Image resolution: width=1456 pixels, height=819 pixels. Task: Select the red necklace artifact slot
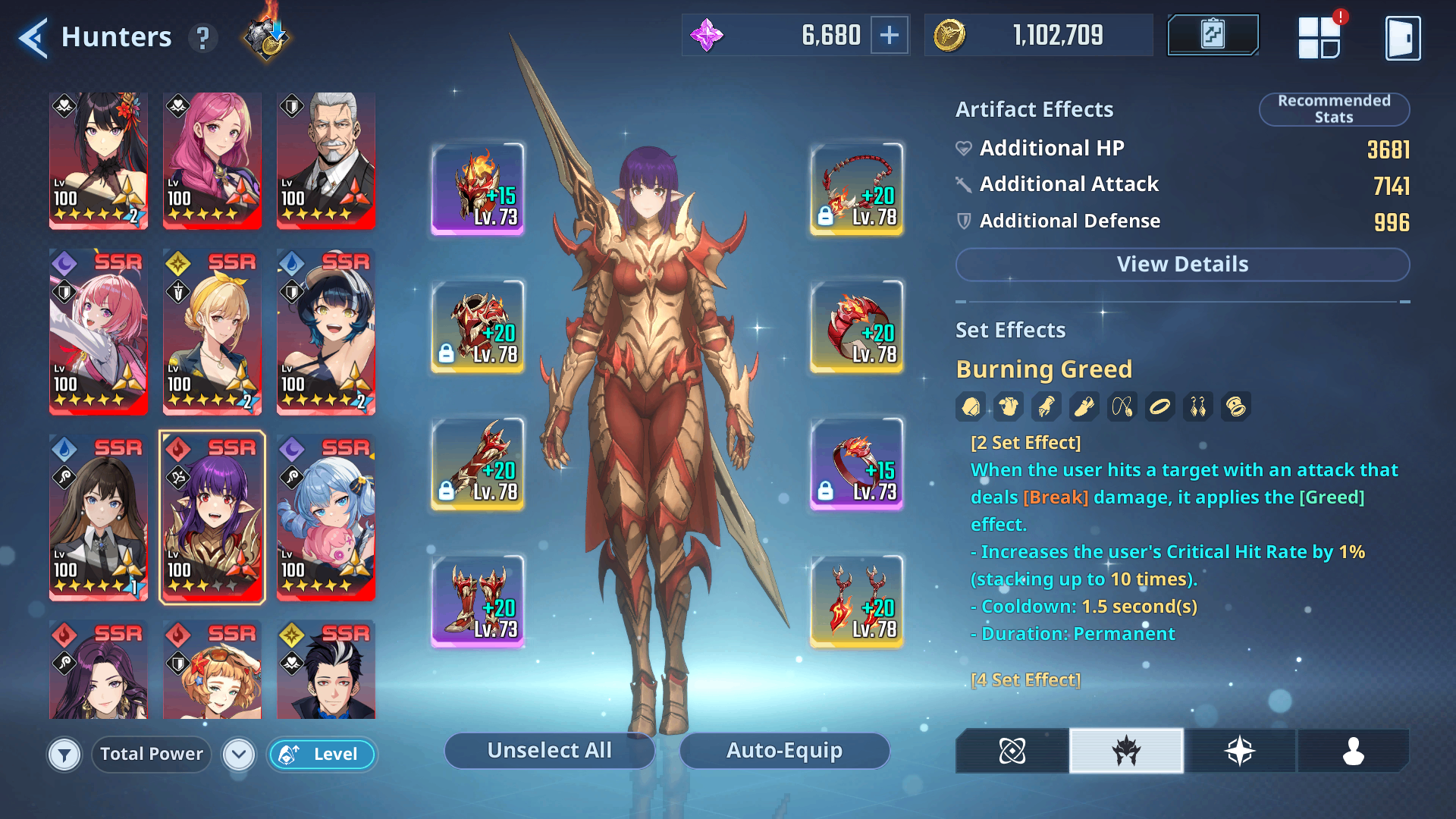(857, 189)
